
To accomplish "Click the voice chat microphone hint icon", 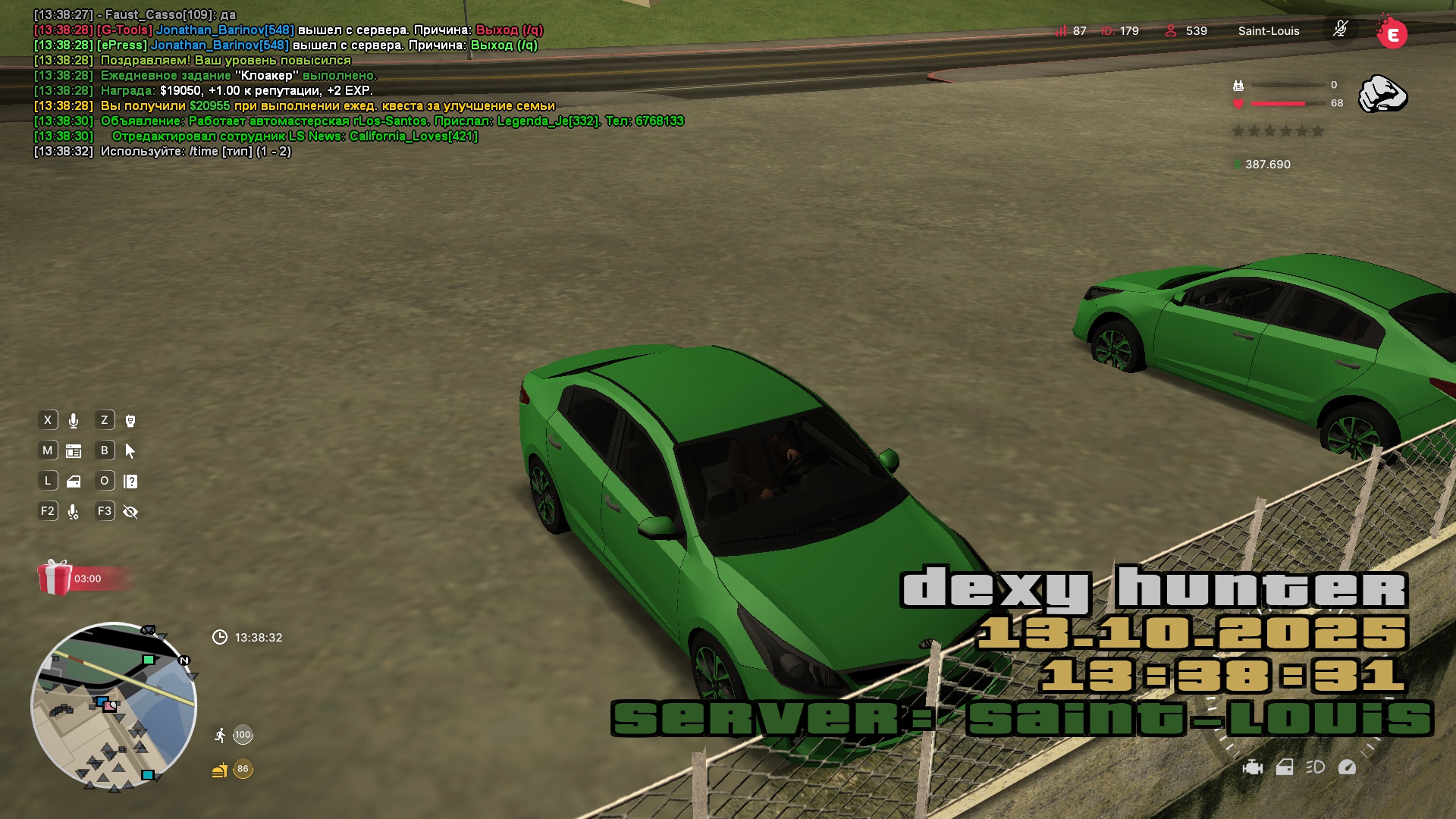I will coord(74,421).
